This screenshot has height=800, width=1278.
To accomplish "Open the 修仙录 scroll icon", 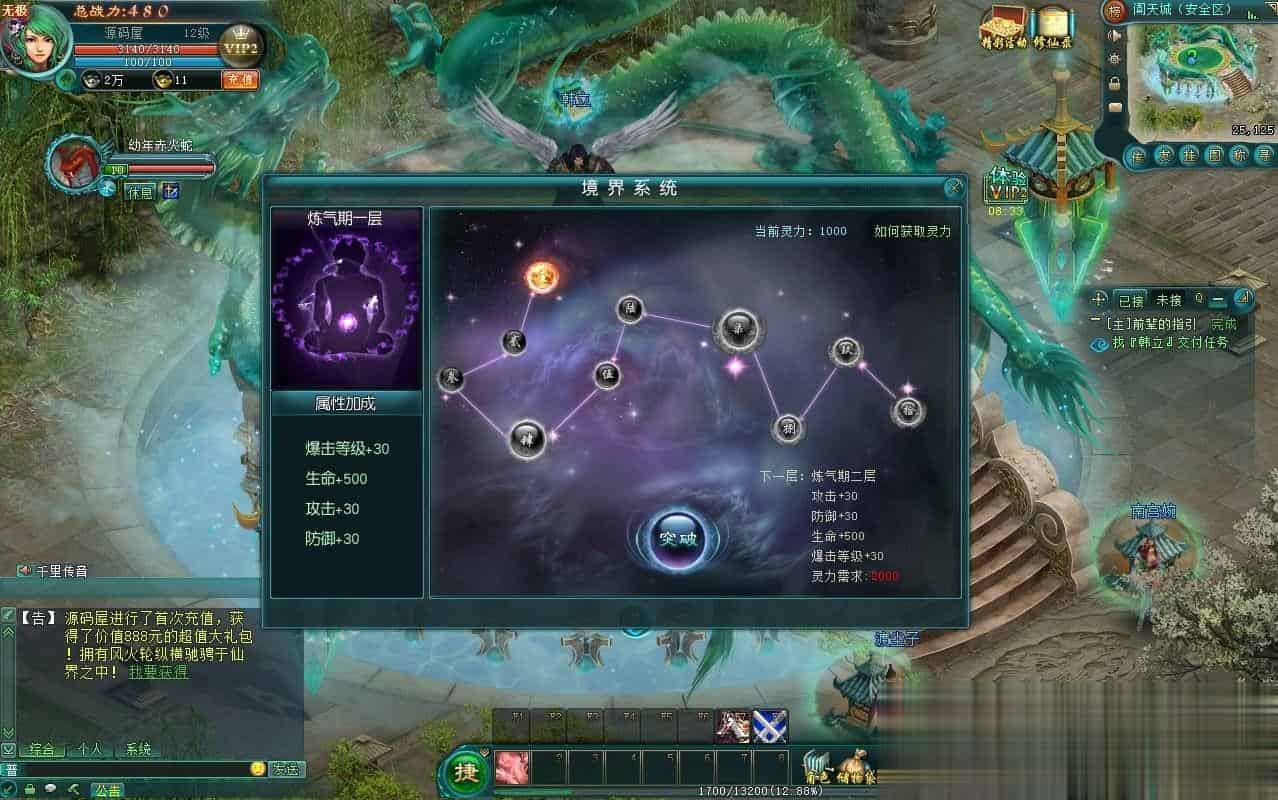I will (x=1051, y=26).
